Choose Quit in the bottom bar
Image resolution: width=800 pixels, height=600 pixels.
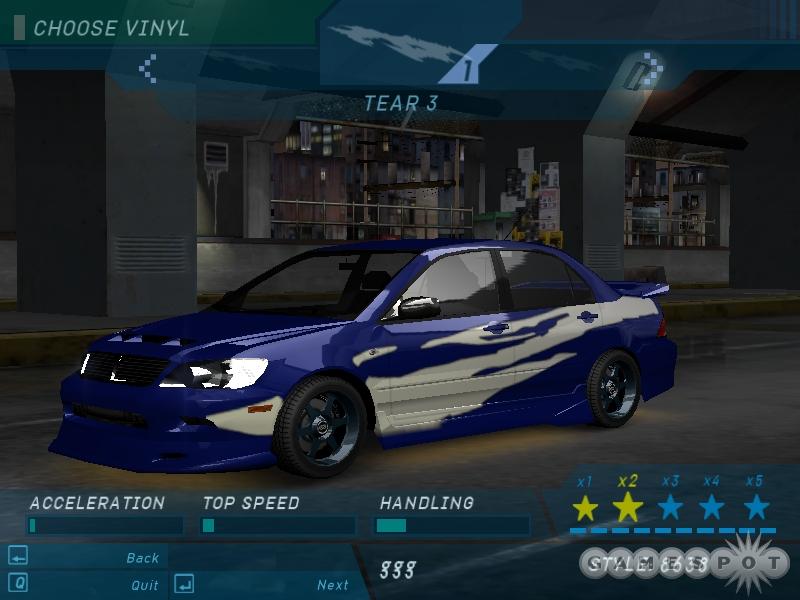[x=144, y=585]
